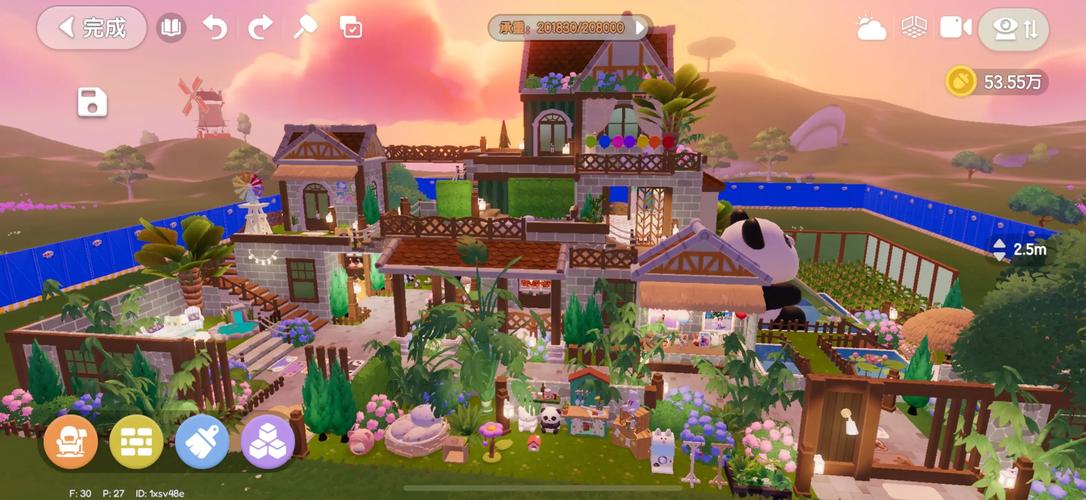Open the orange furniture category
The height and width of the screenshot is (500, 1086).
click(71, 442)
